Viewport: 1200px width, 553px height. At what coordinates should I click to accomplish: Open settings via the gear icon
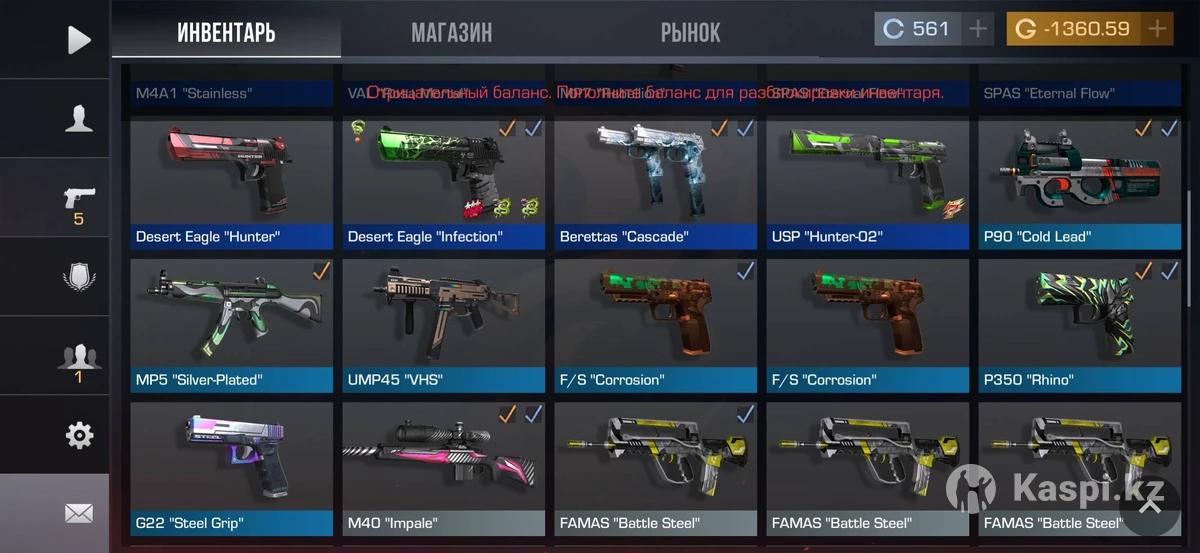[78, 435]
